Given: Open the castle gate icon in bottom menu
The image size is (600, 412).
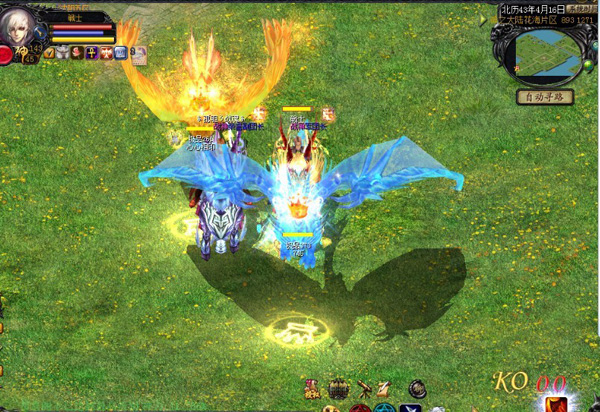Looking at the screenshot, I should point(339,388).
